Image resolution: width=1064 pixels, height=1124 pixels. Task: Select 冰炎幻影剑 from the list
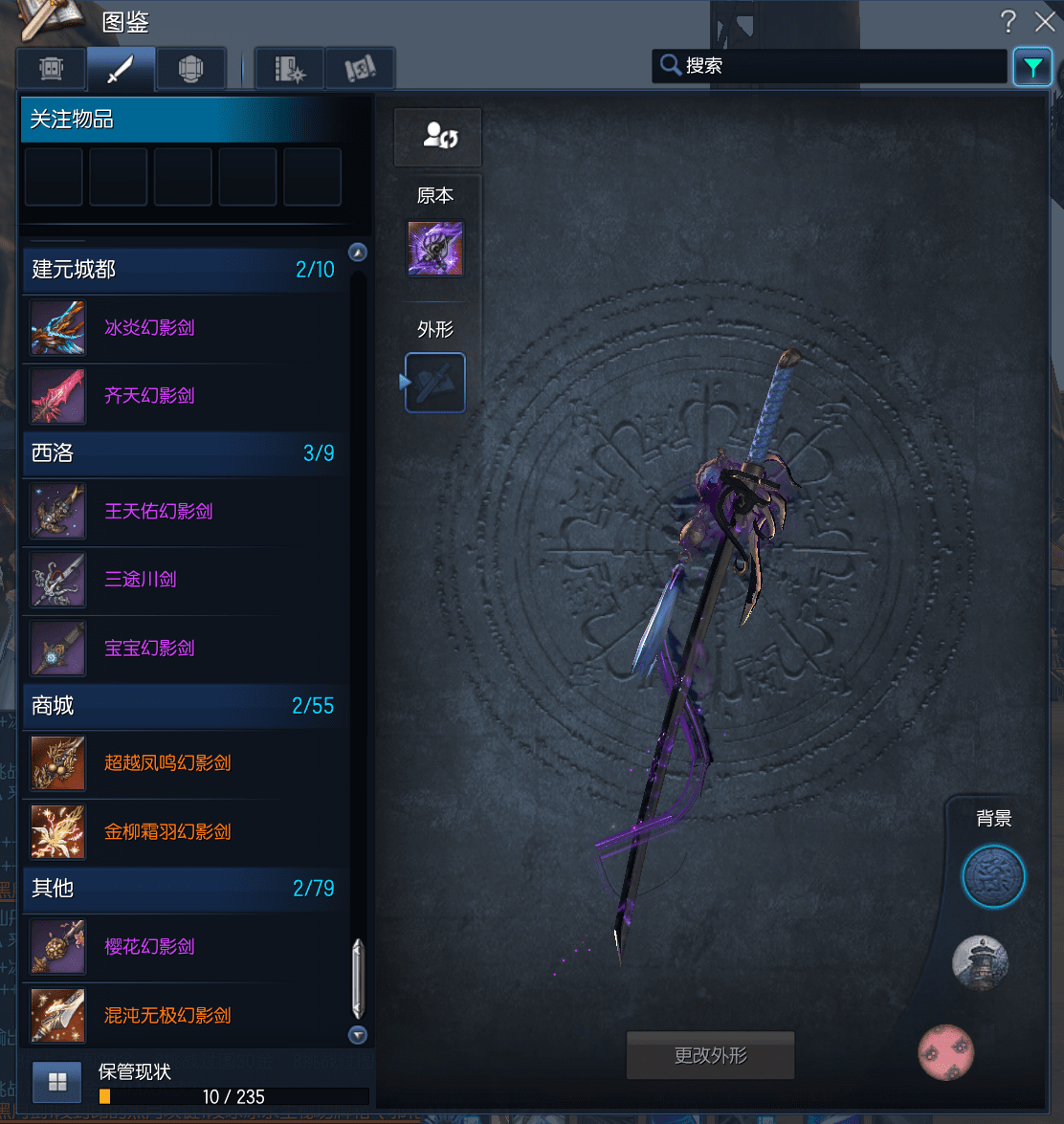tap(149, 328)
